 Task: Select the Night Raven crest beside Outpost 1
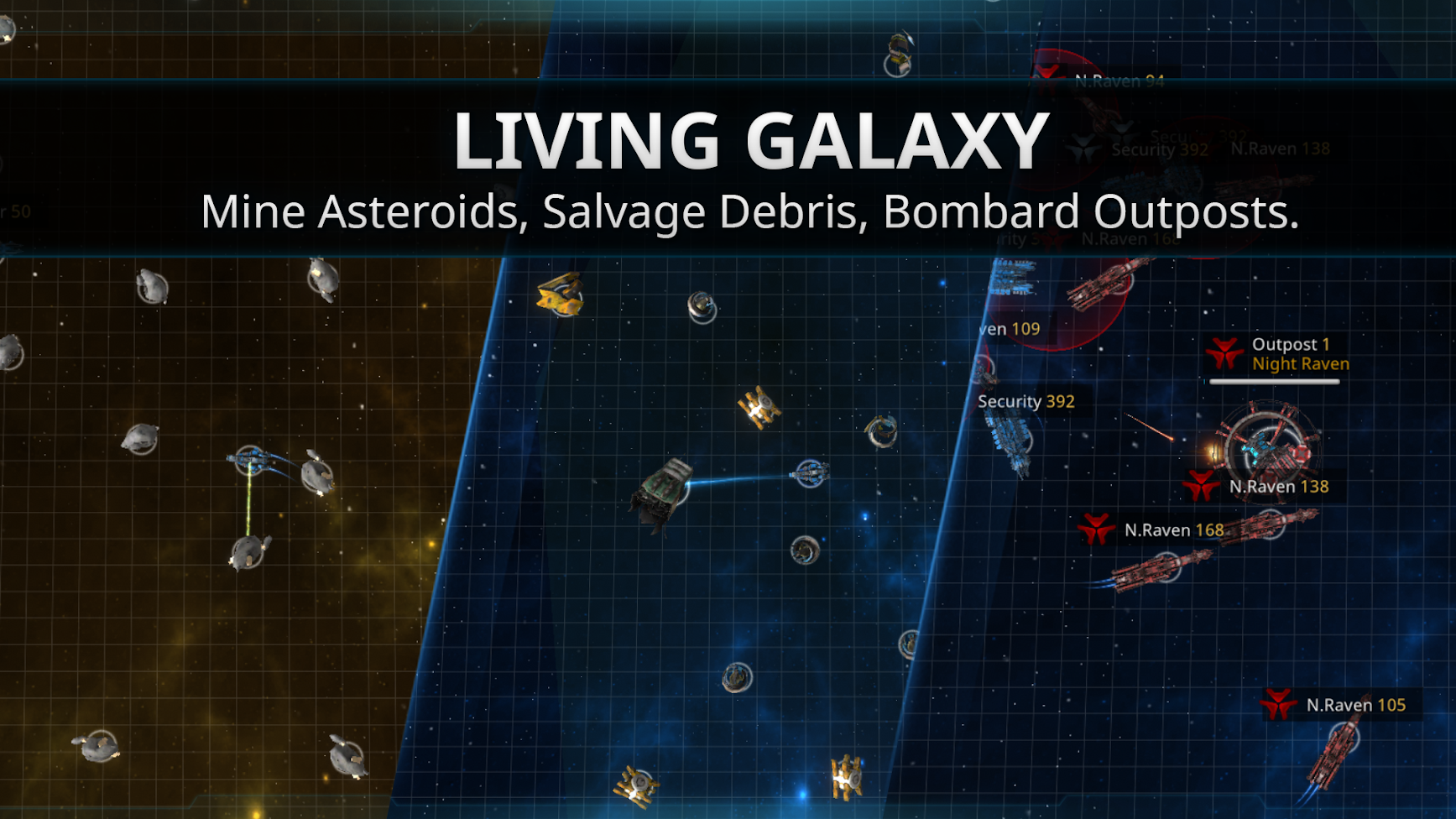coord(1224,352)
